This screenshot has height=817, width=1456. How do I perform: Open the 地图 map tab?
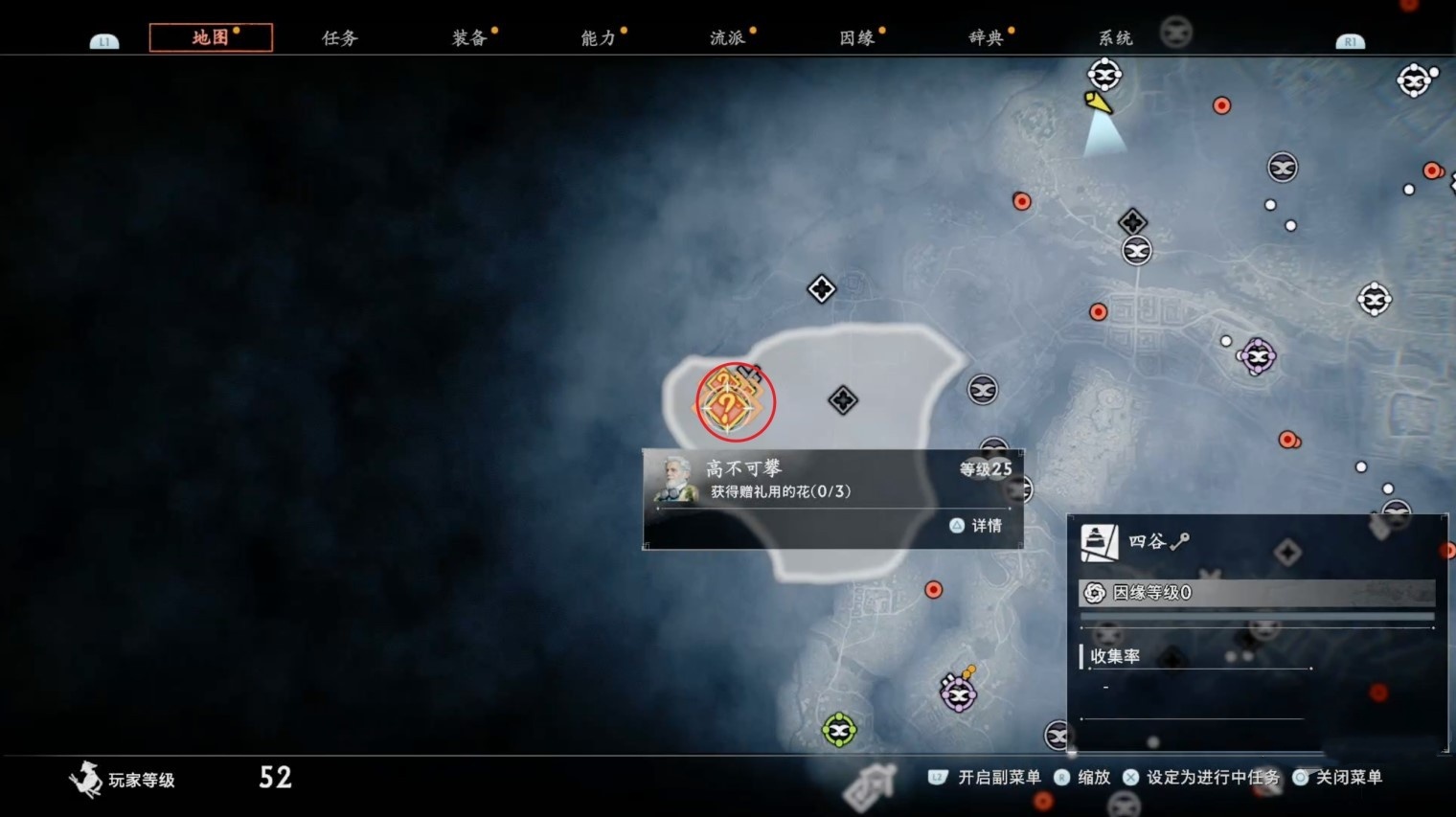pyautogui.click(x=211, y=37)
